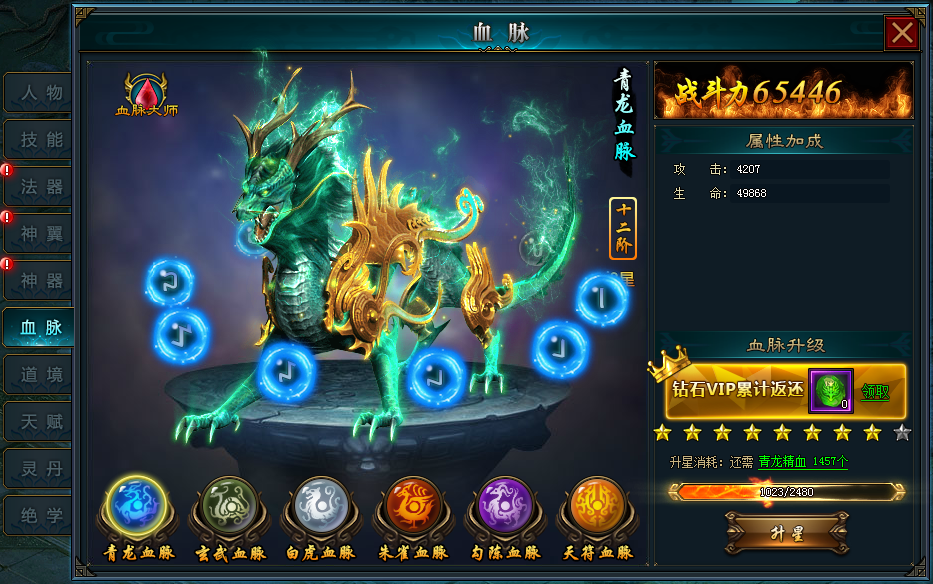Open the 道境 tab
Screen dimensions: 933x584
click(x=40, y=375)
